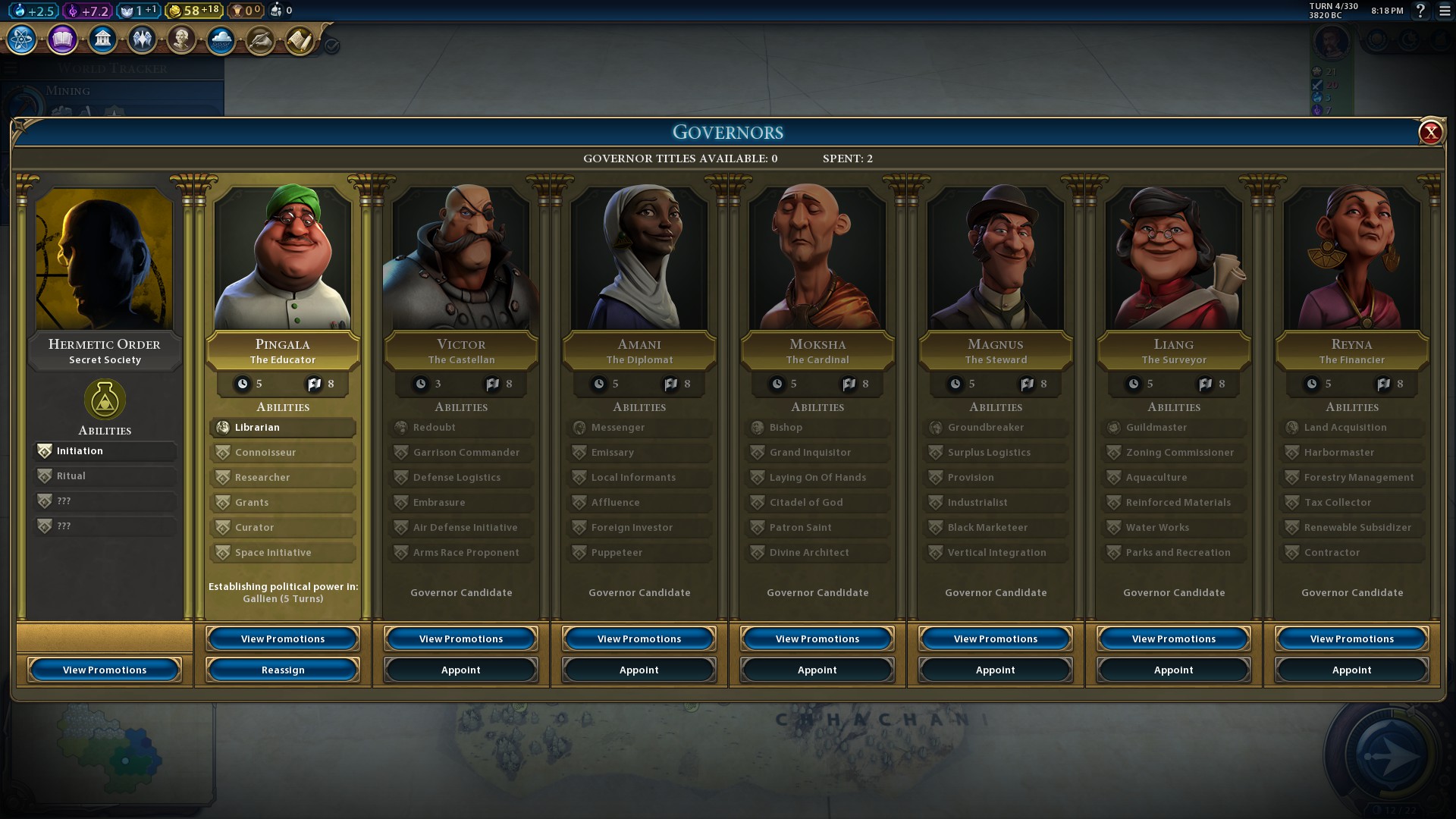The height and width of the screenshot is (819, 1456).
Task: Open the technology tree atom icon
Action: click(22, 39)
